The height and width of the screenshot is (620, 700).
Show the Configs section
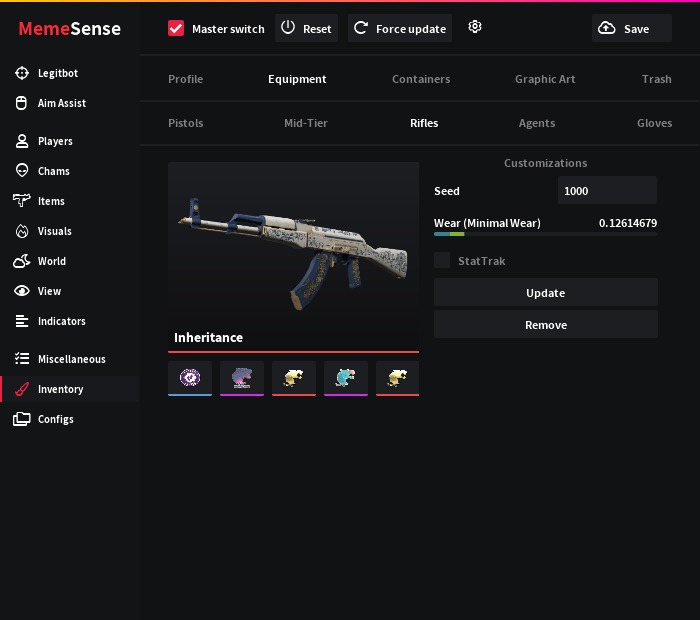pyautogui.click(x=55, y=419)
